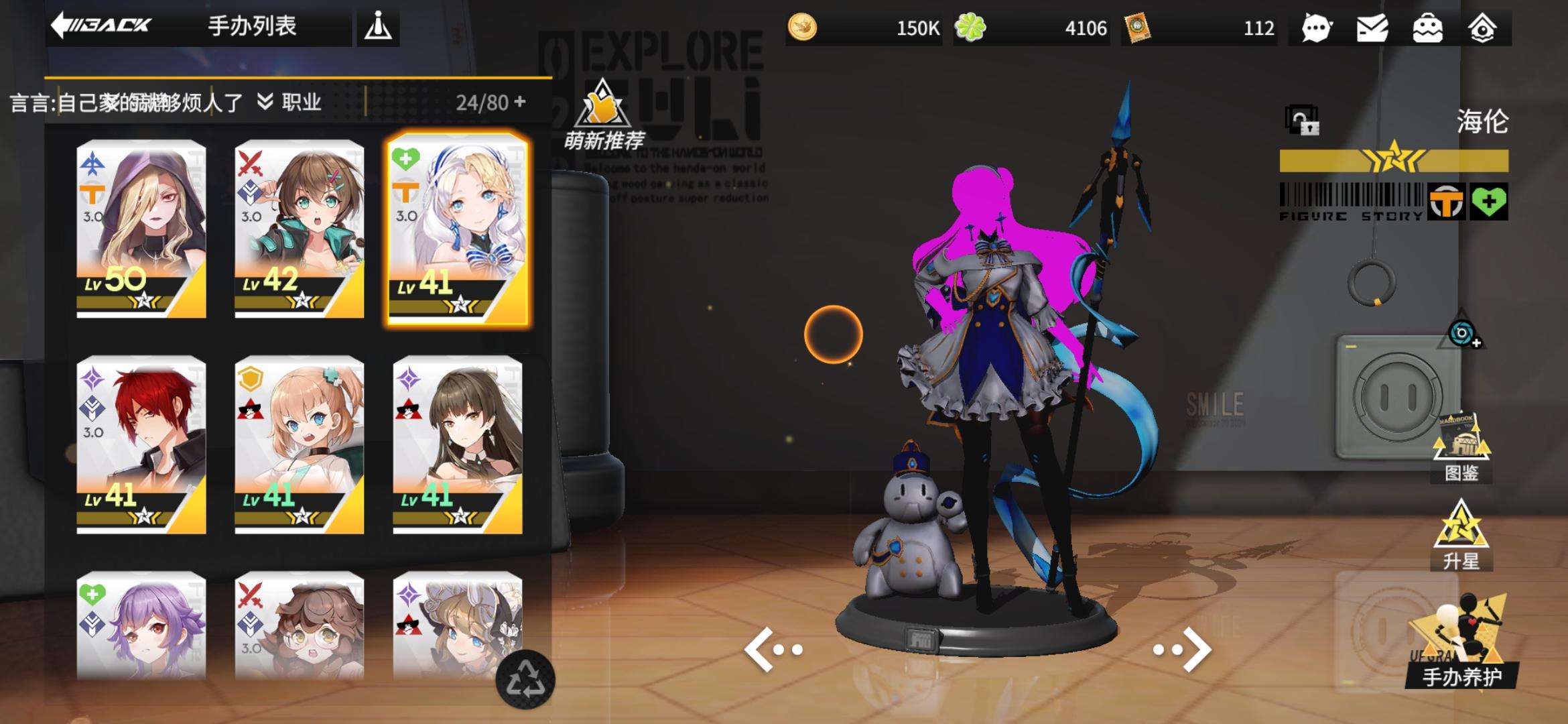The height and width of the screenshot is (724, 1568).
Task: Open the backpack inventory icon
Action: (x=1429, y=28)
